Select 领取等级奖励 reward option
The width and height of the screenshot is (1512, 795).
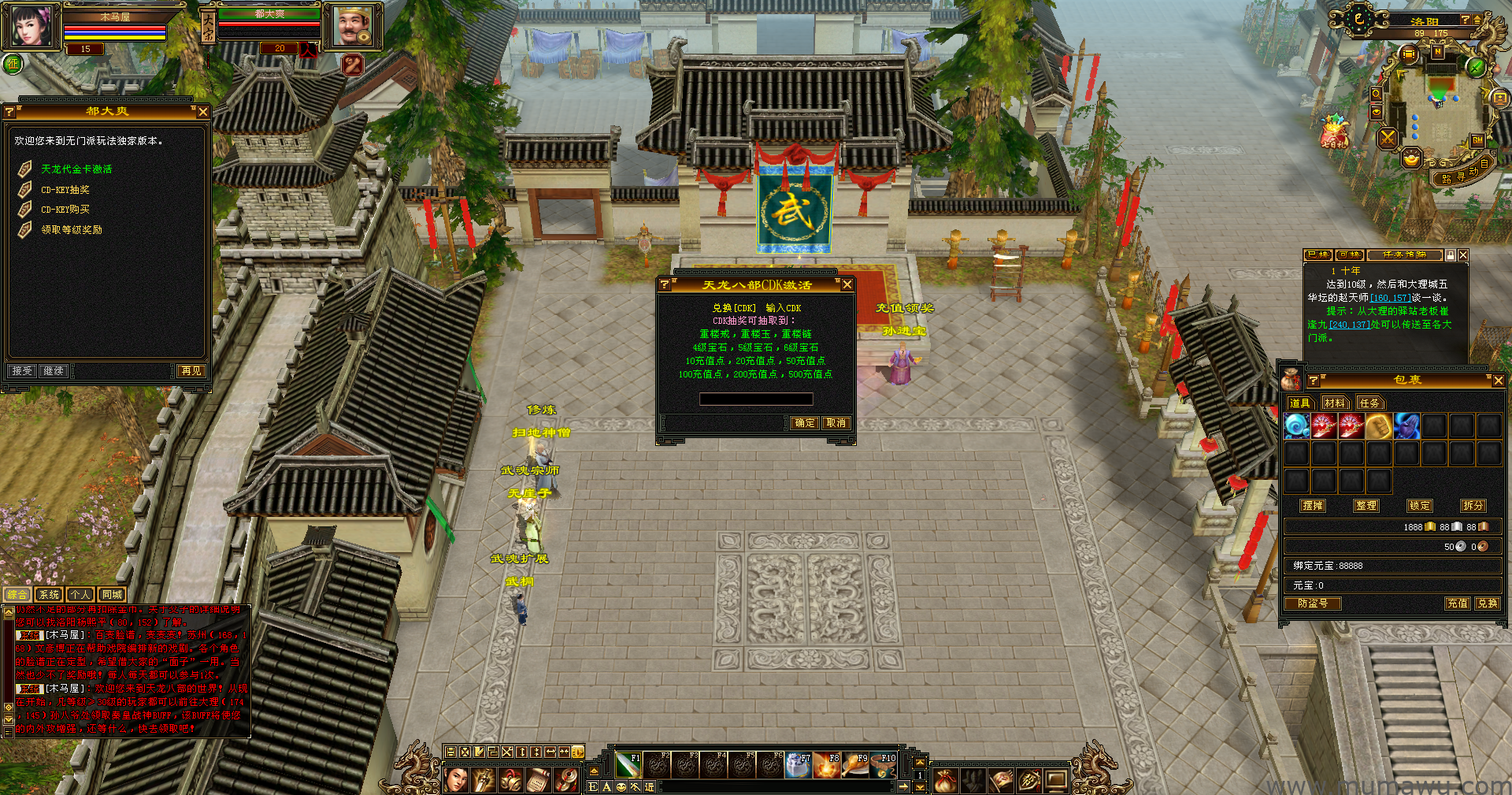(71, 230)
